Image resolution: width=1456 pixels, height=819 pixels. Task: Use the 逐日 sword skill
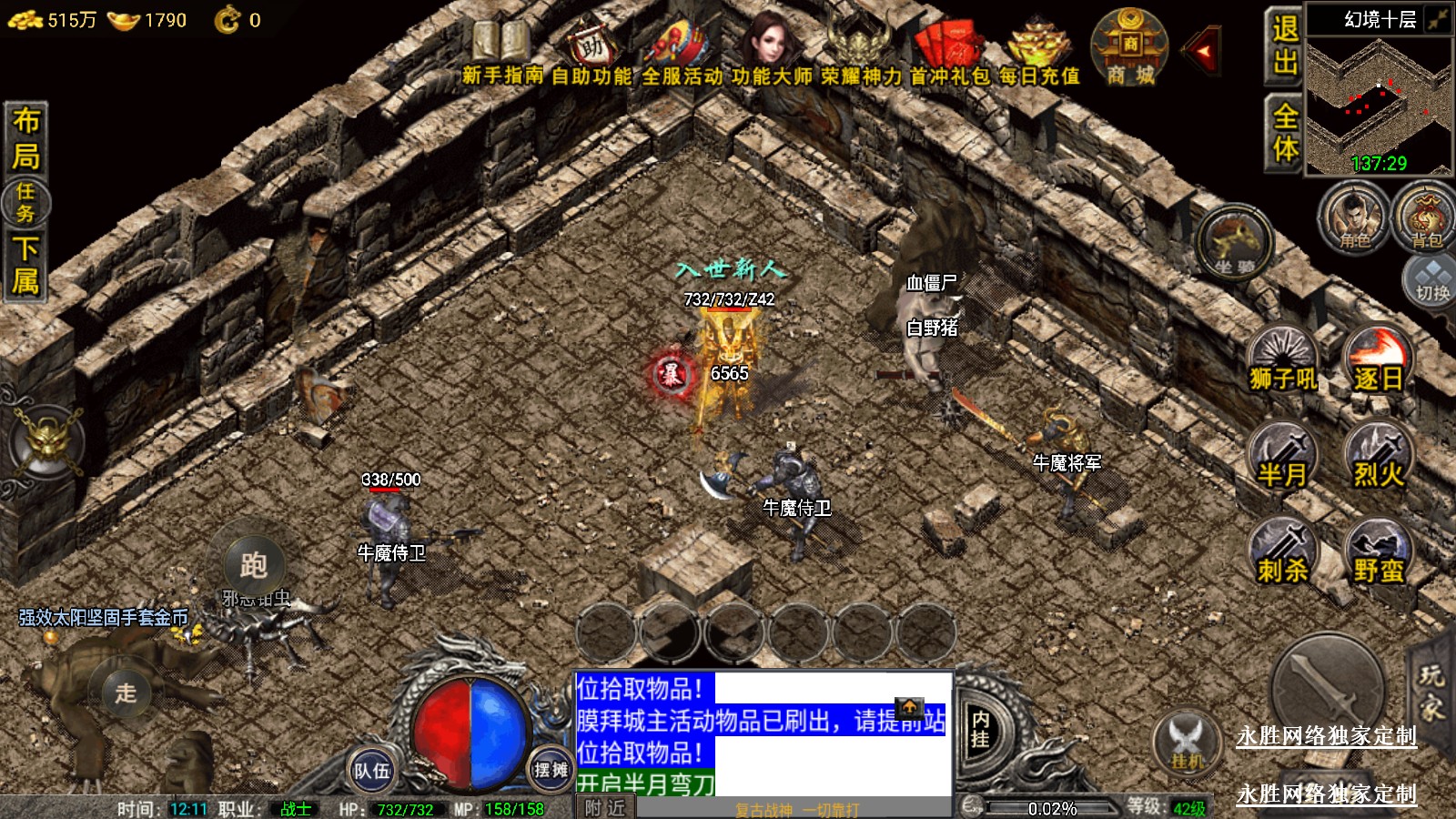tap(1379, 359)
